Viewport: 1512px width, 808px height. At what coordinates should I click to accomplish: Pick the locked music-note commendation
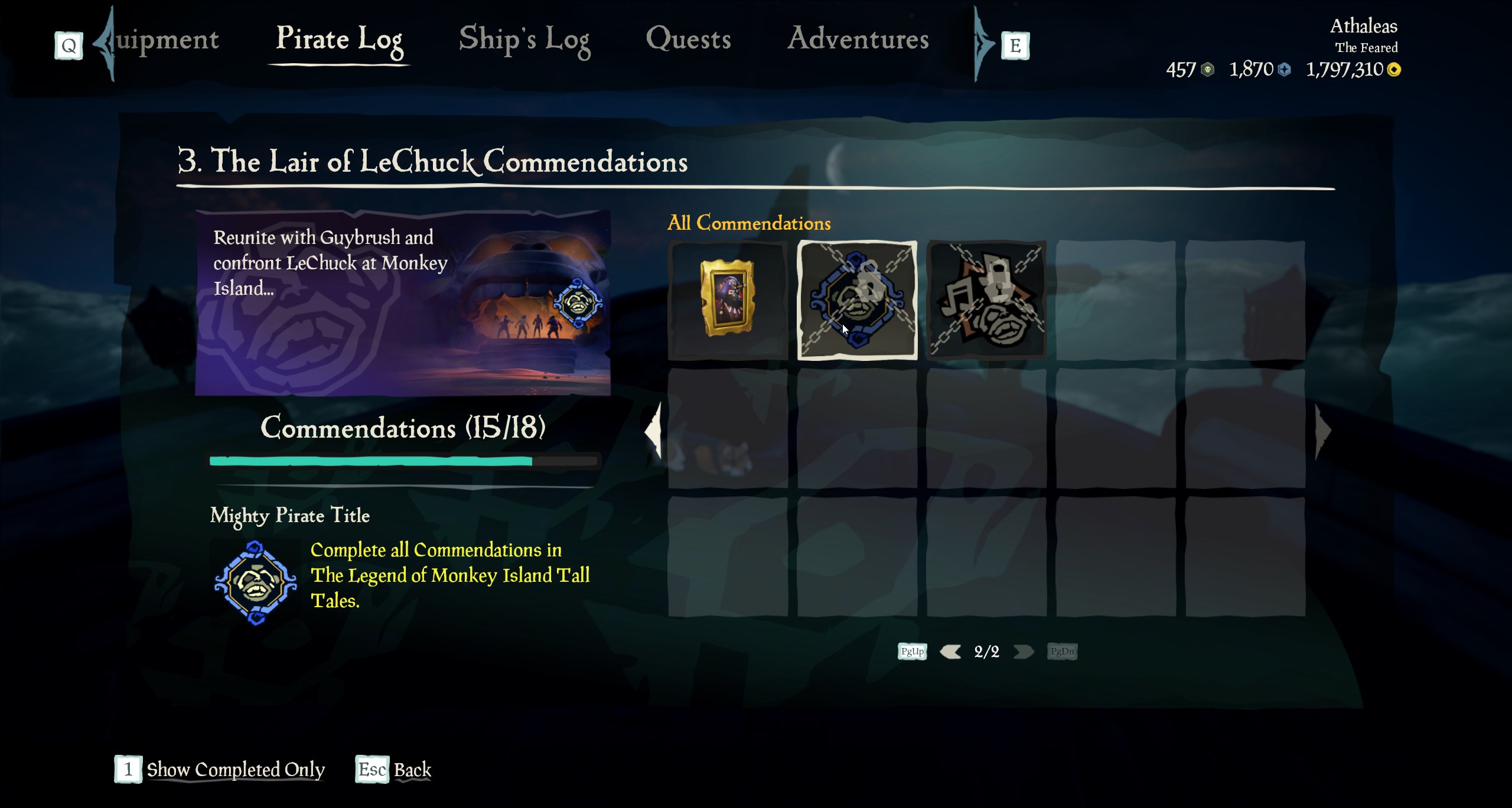coord(986,299)
